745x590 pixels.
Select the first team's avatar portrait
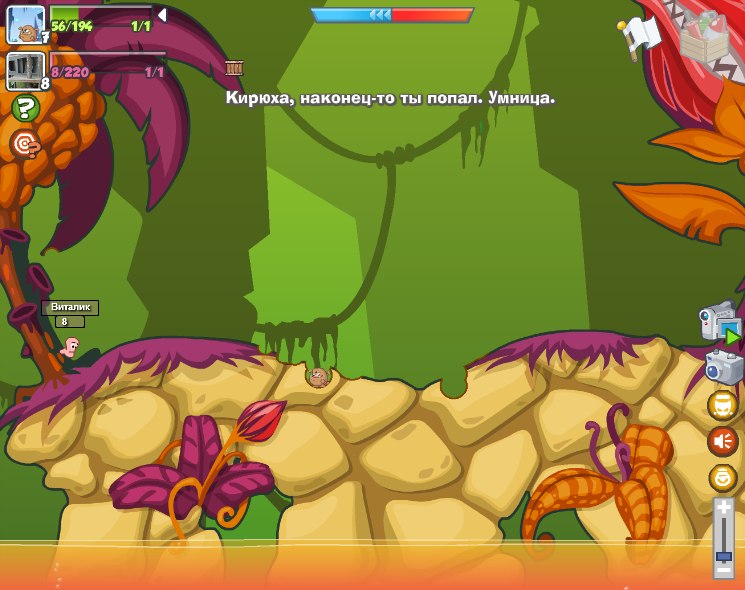click(x=26, y=25)
